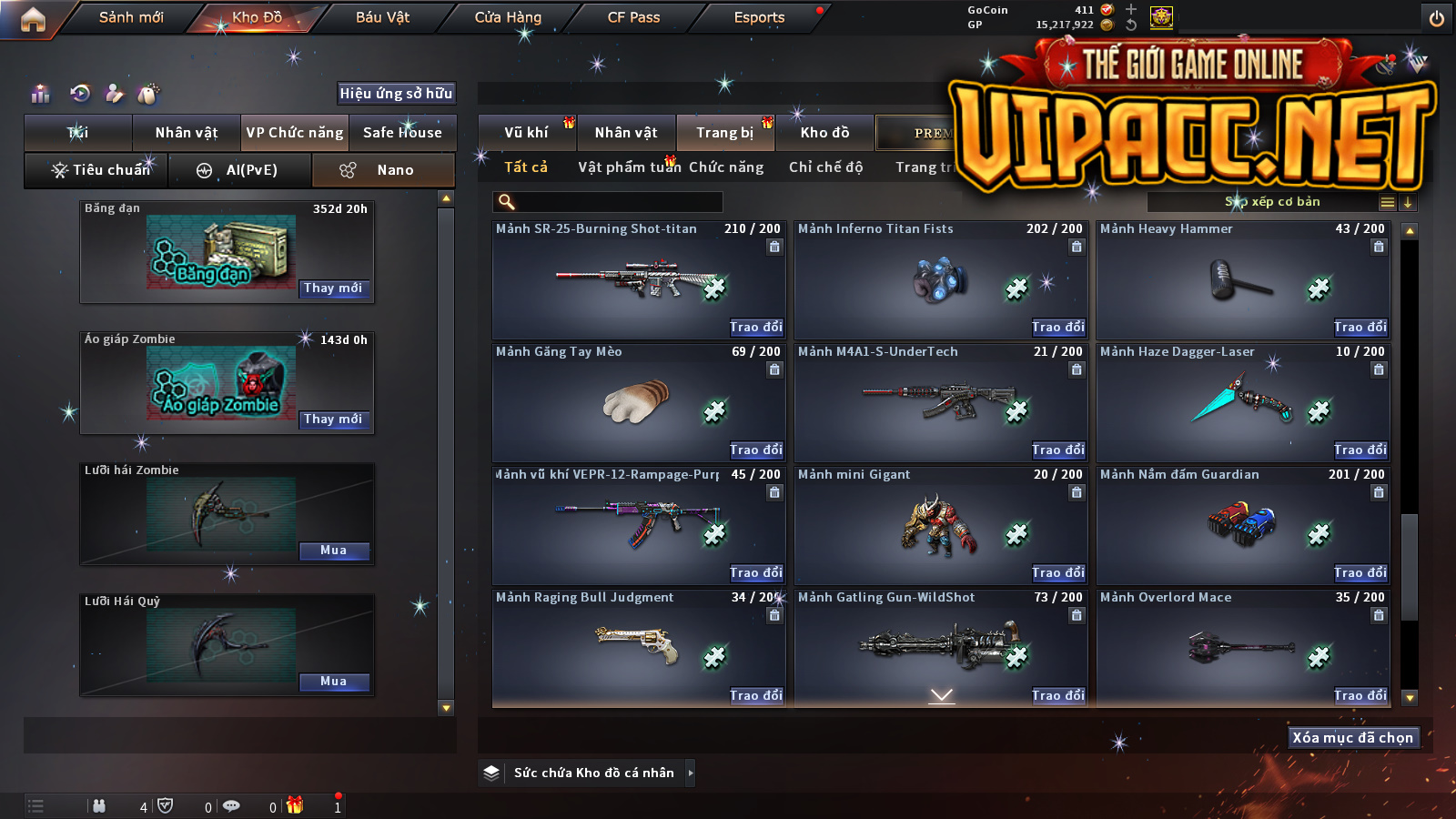1456x819 pixels.
Task: Go to the Cửa Hàng shop
Action: pyautogui.click(x=508, y=17)
